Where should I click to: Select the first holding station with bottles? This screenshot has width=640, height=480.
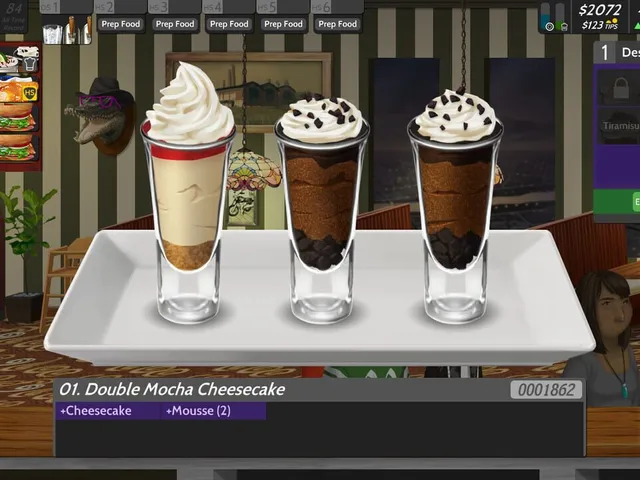pyautogui.click(x=67, y=29)
